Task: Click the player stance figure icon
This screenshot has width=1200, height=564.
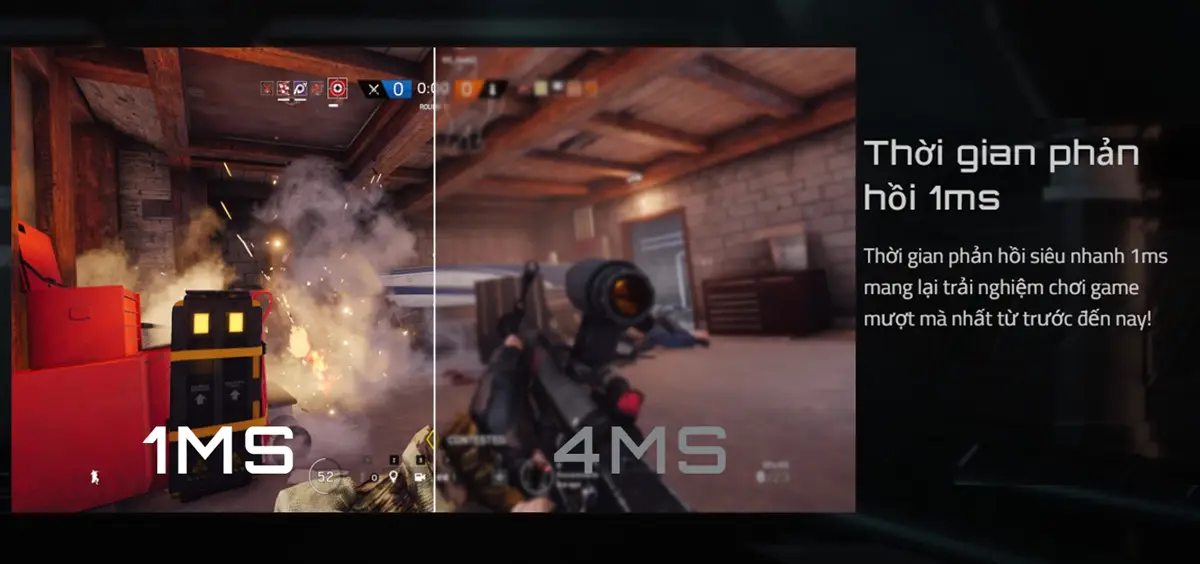Action: pos(95,475)
